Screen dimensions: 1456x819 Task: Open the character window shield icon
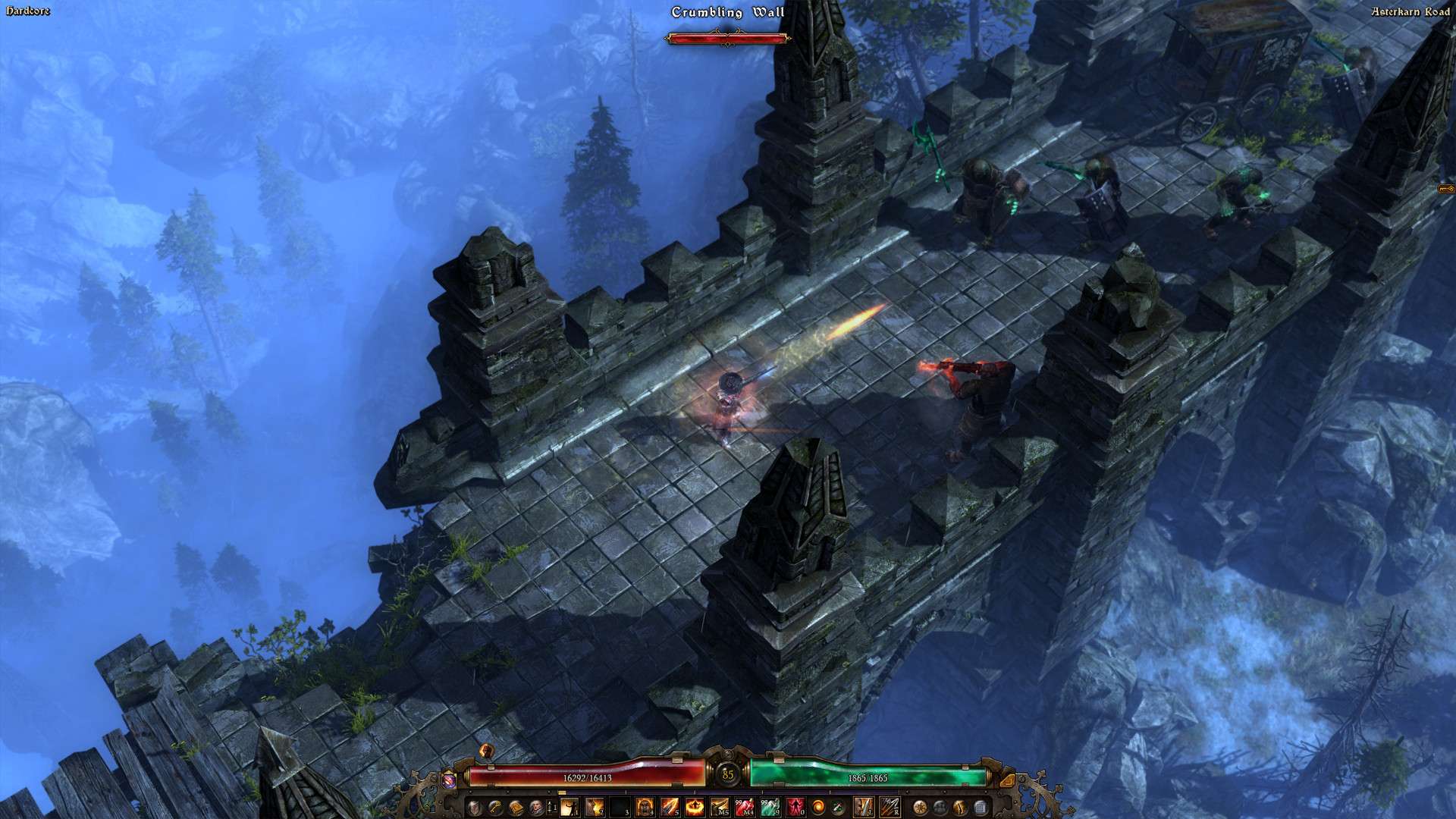(x=473, y=806)
